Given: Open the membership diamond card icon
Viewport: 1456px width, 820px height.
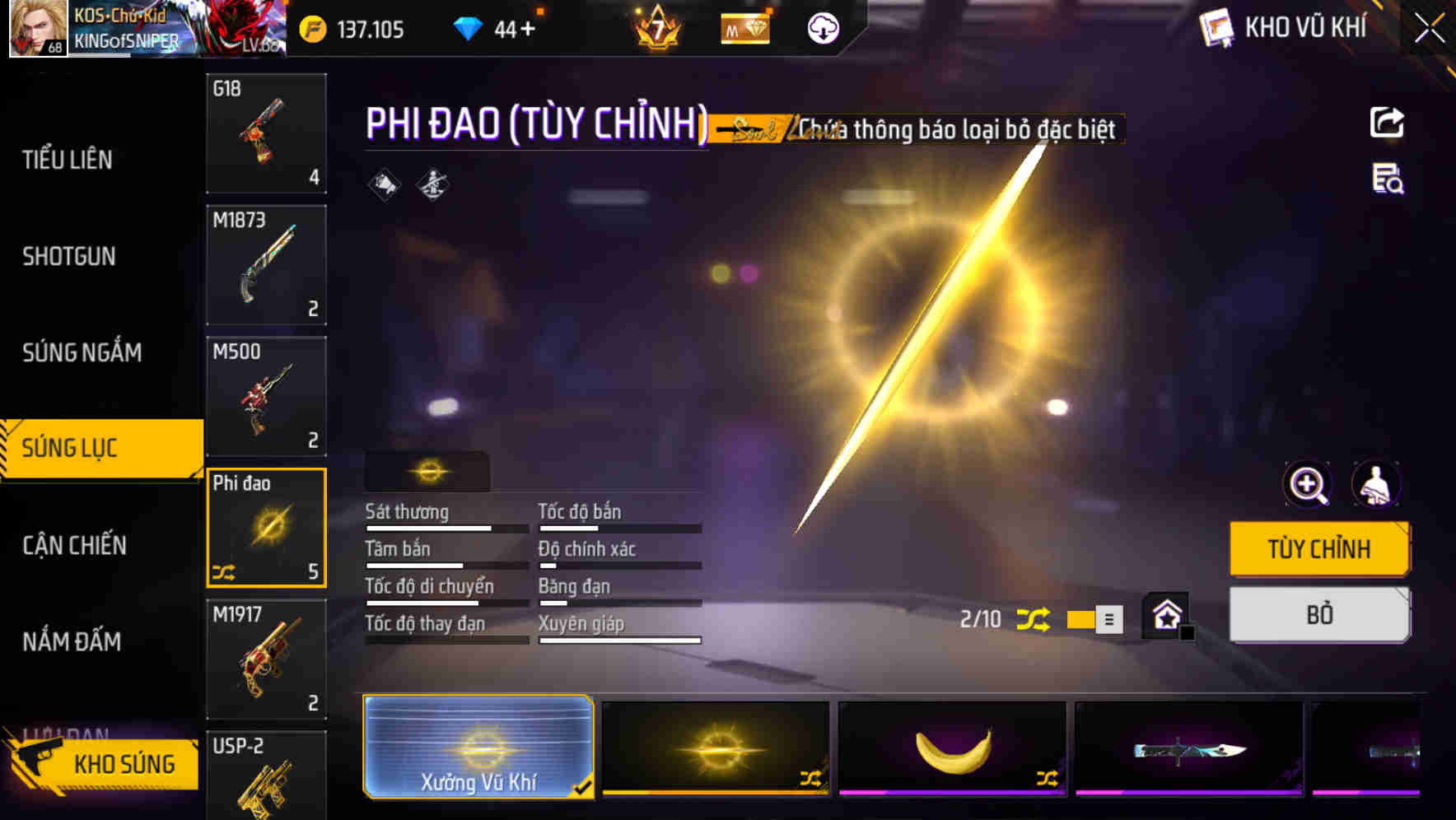Looking at the screenshot, I should click(x=744, y=27).
